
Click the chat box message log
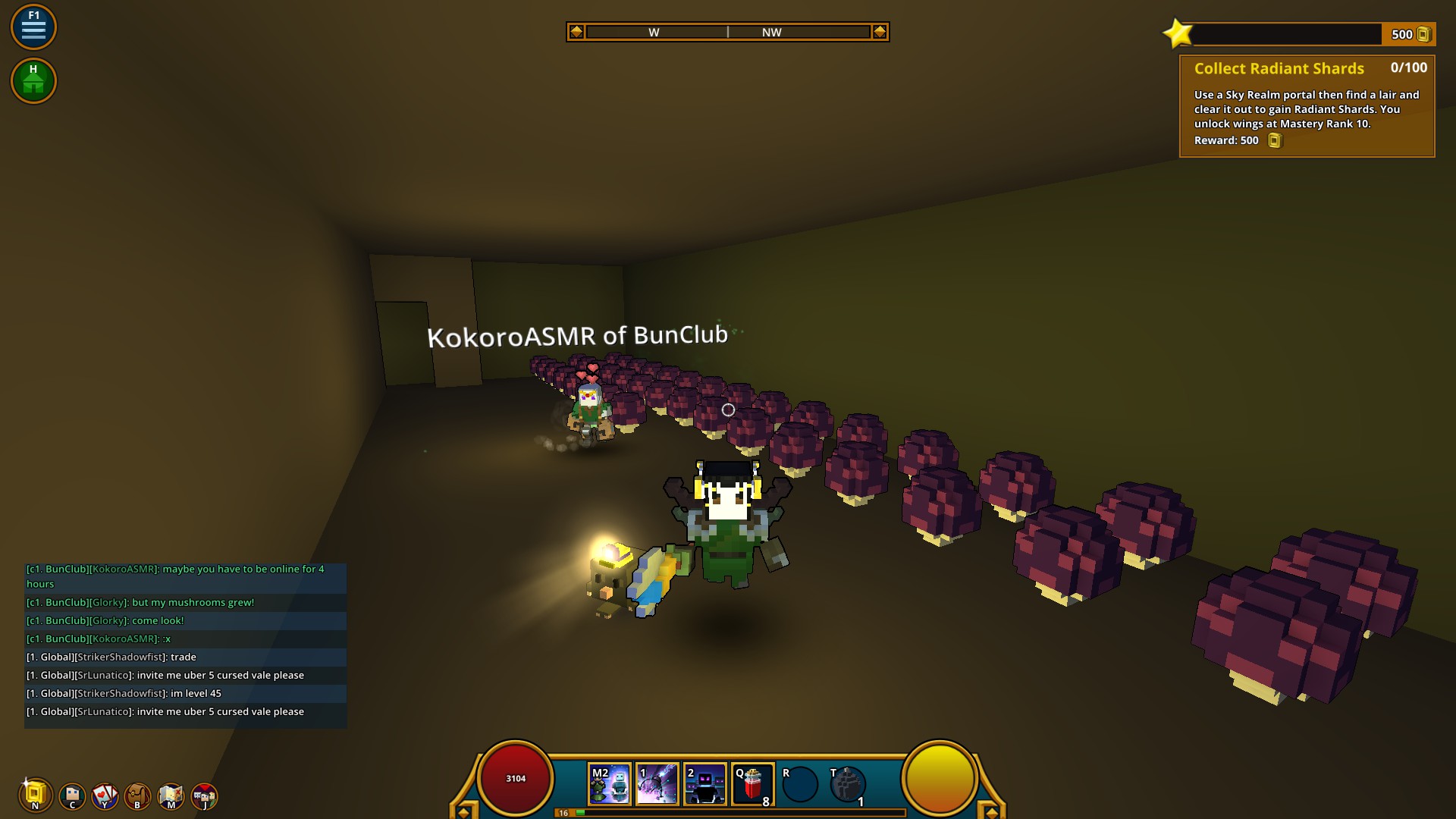coord(186,645)
